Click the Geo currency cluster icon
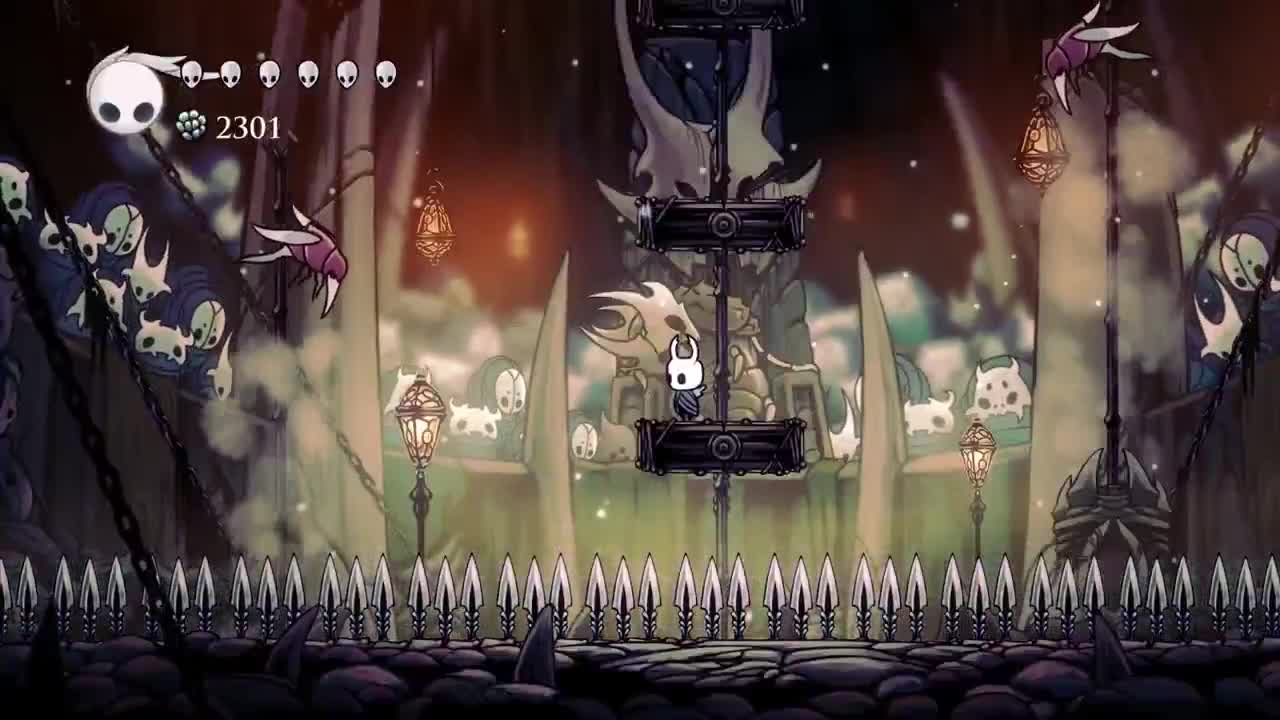Image resolution: width=1280 pixels, height=720 pixels. tap(190, 127)
